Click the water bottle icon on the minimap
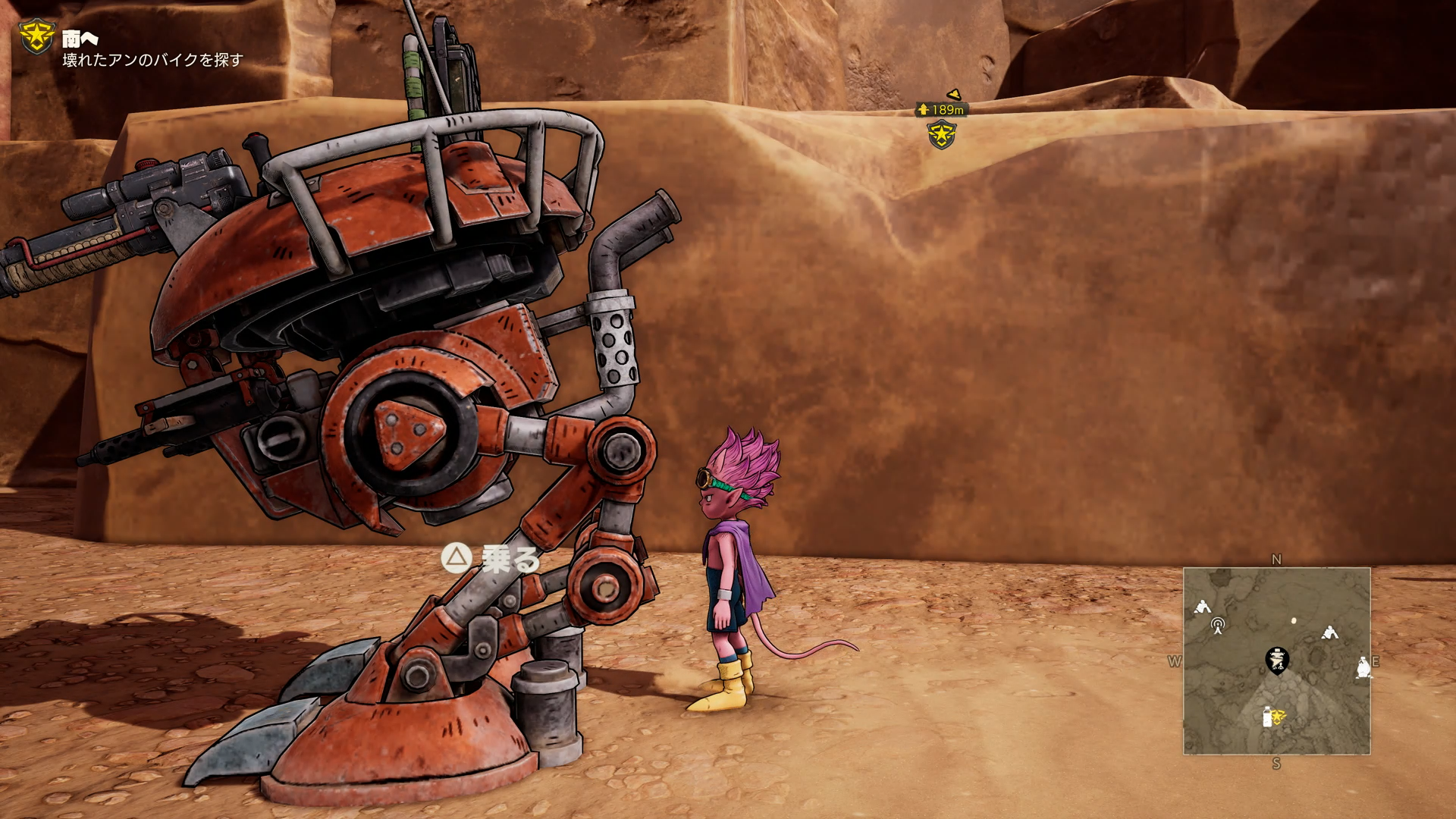 click(x=1266, y=717)
